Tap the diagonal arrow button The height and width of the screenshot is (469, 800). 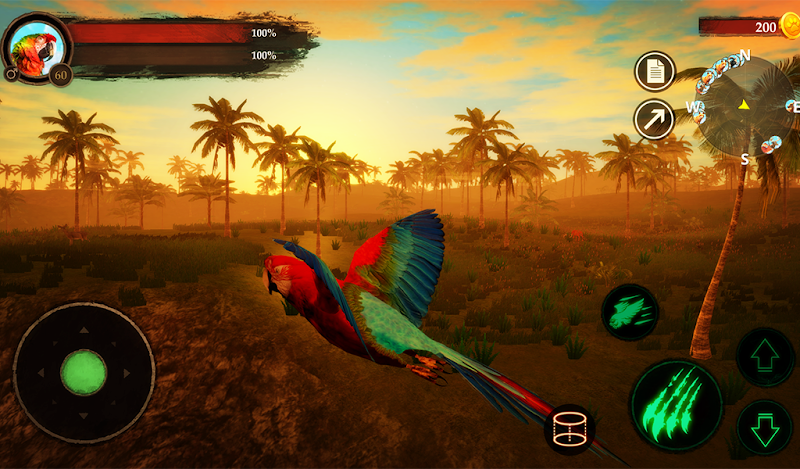pyautogui.click(x=654, y=119)
